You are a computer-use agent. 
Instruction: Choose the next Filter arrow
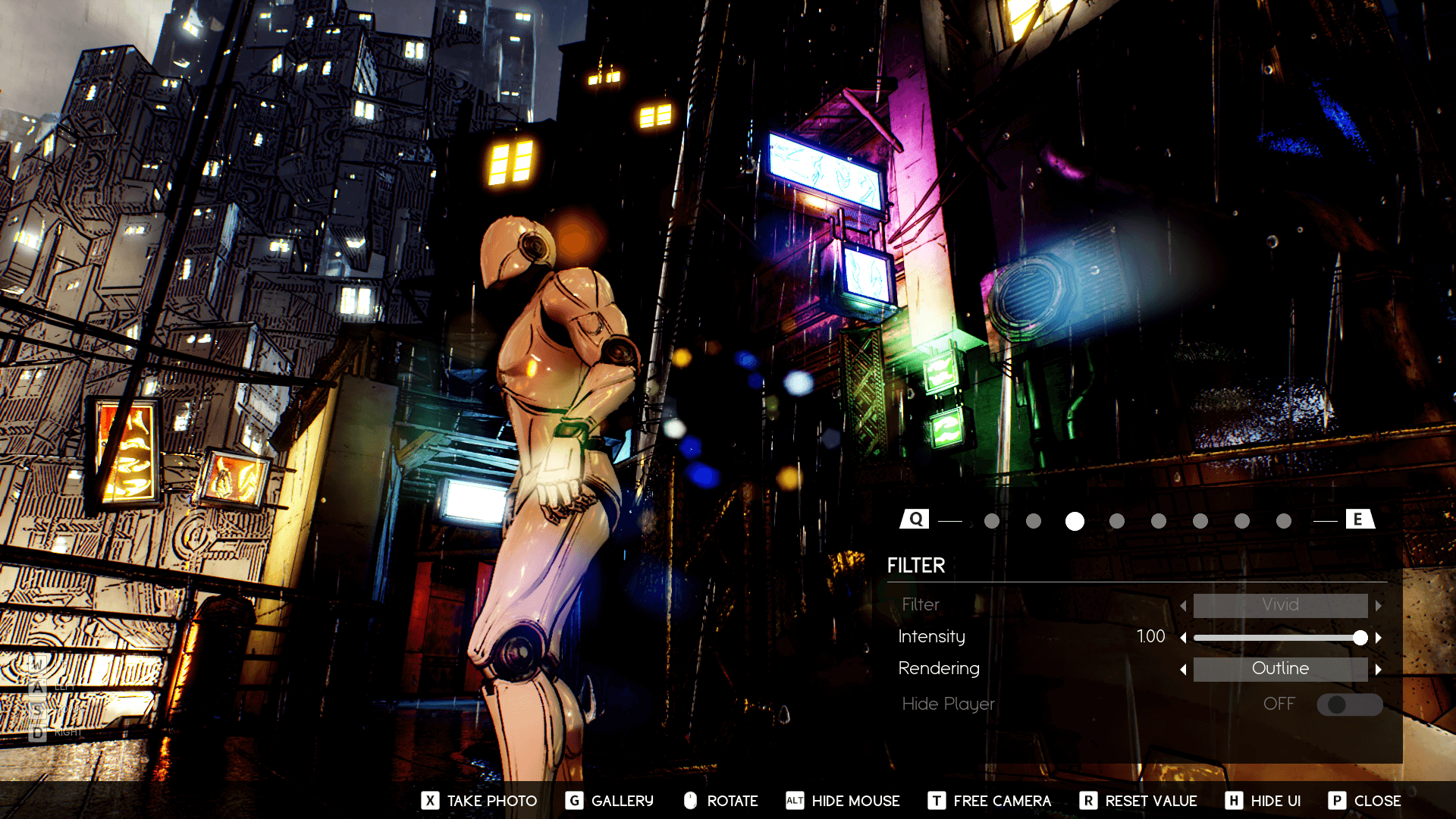coord(1379,606)
